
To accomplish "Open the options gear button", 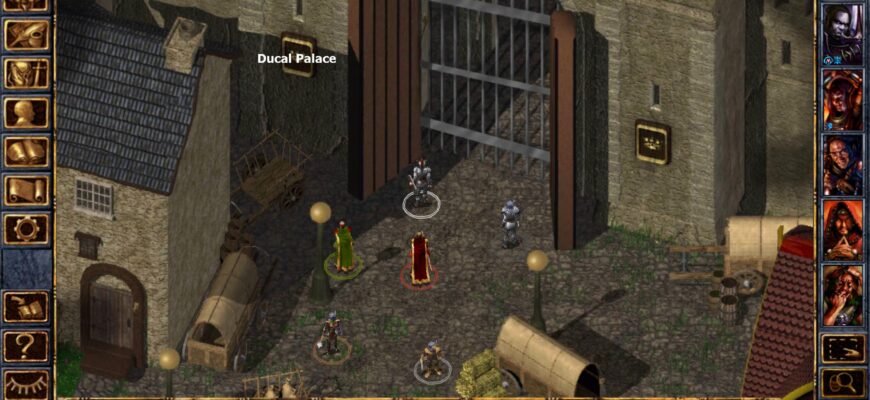I will [26, 228].
